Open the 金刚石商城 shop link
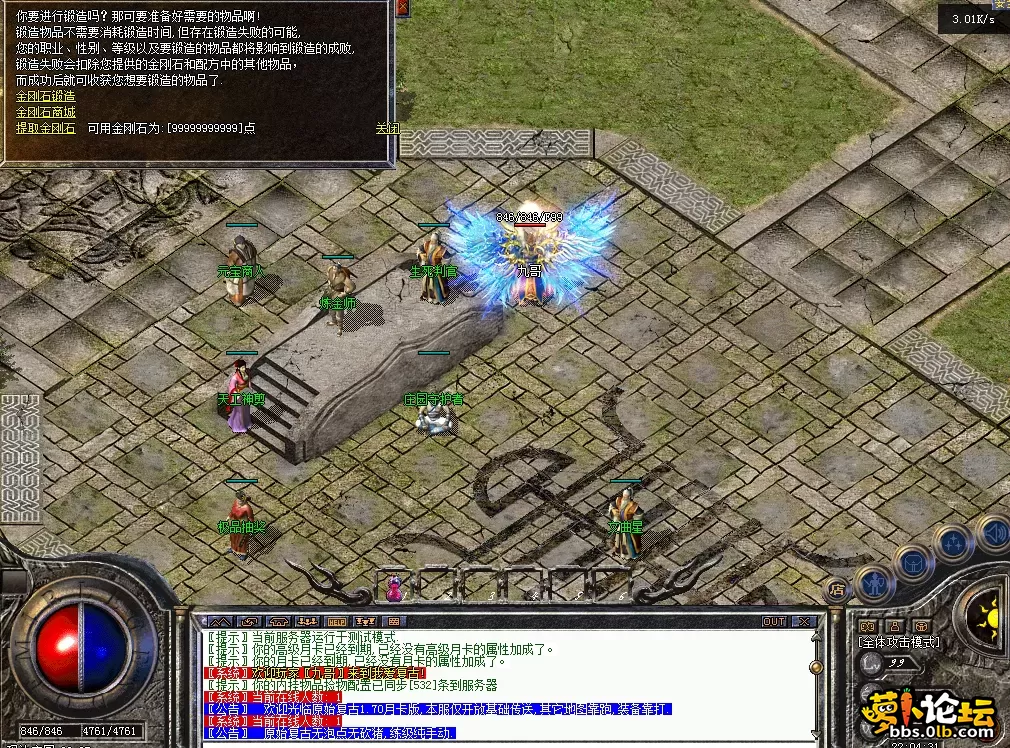The width and height of the screenshot is (1010, 748). click(45, 112)
